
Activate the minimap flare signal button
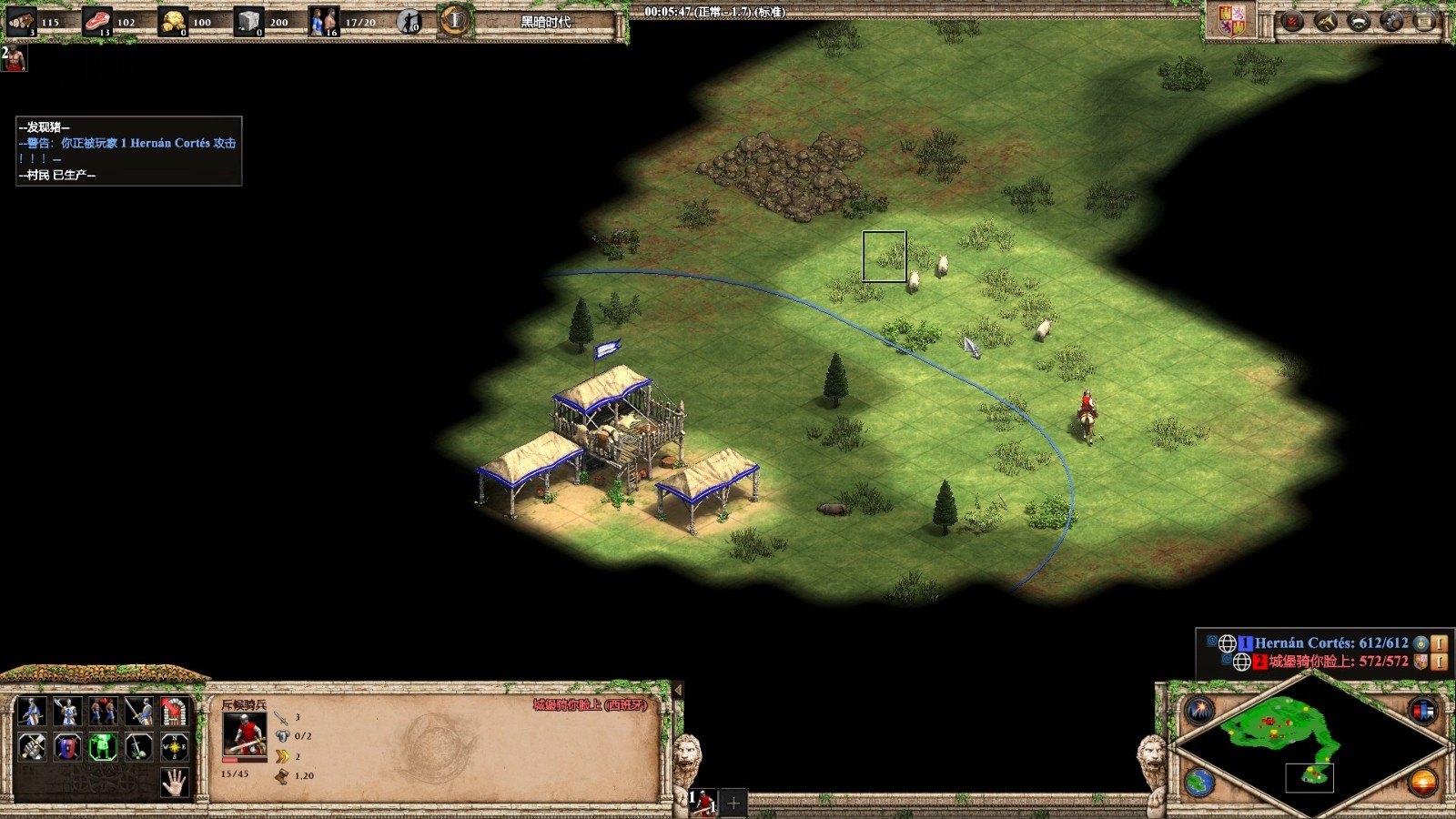(x=1199, y=710)
